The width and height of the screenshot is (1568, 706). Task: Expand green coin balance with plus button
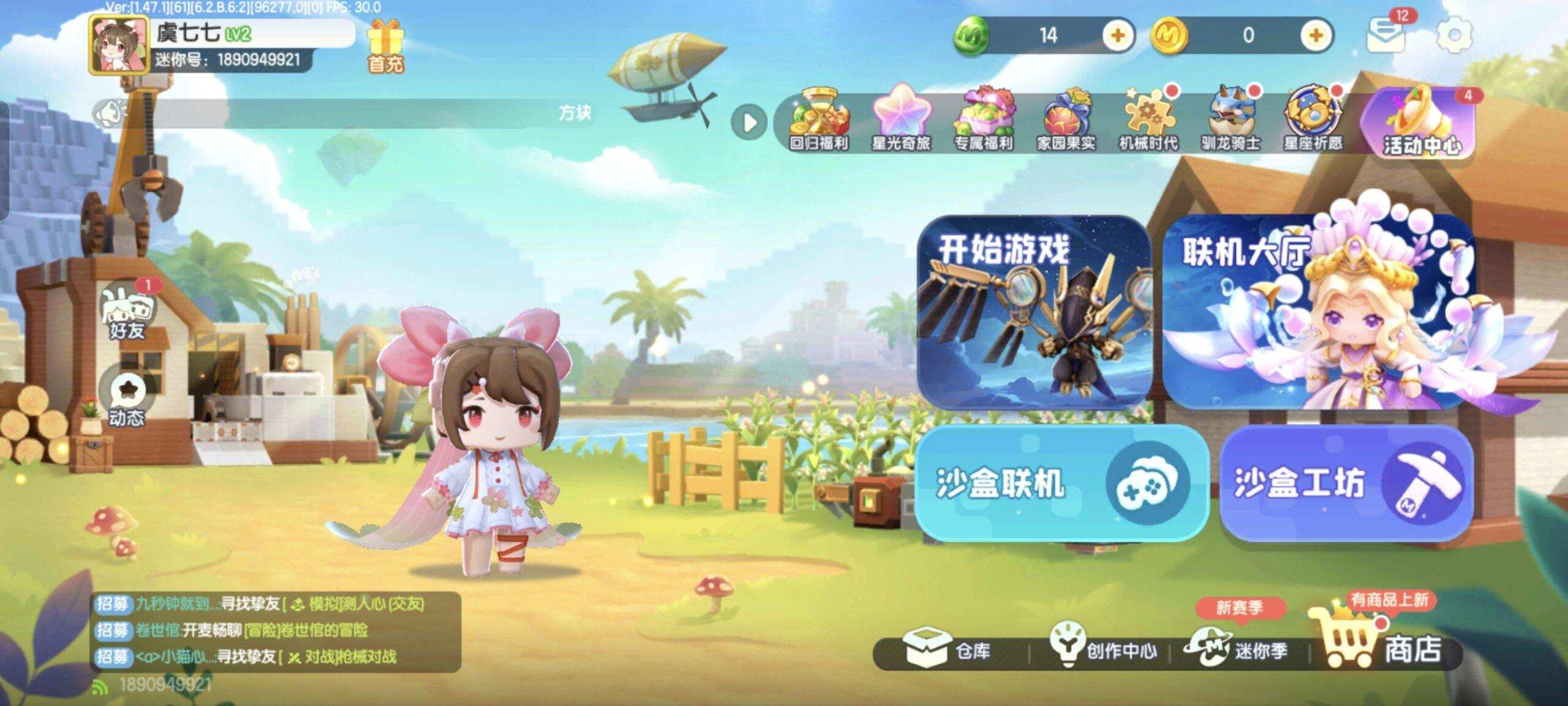pos(1117,36)
